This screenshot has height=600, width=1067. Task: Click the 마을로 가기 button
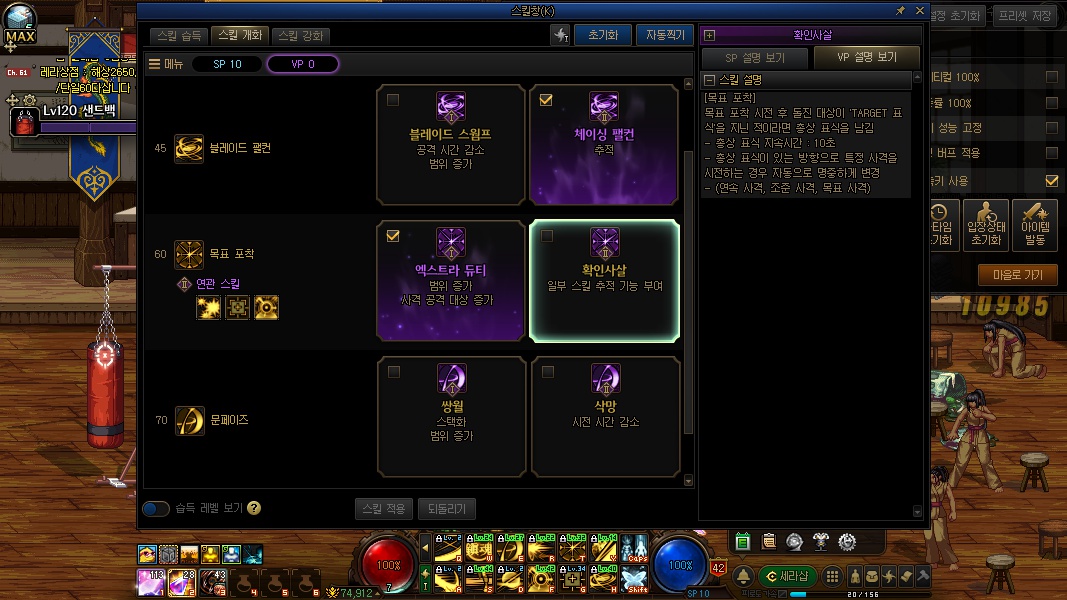coord(1017,275)
